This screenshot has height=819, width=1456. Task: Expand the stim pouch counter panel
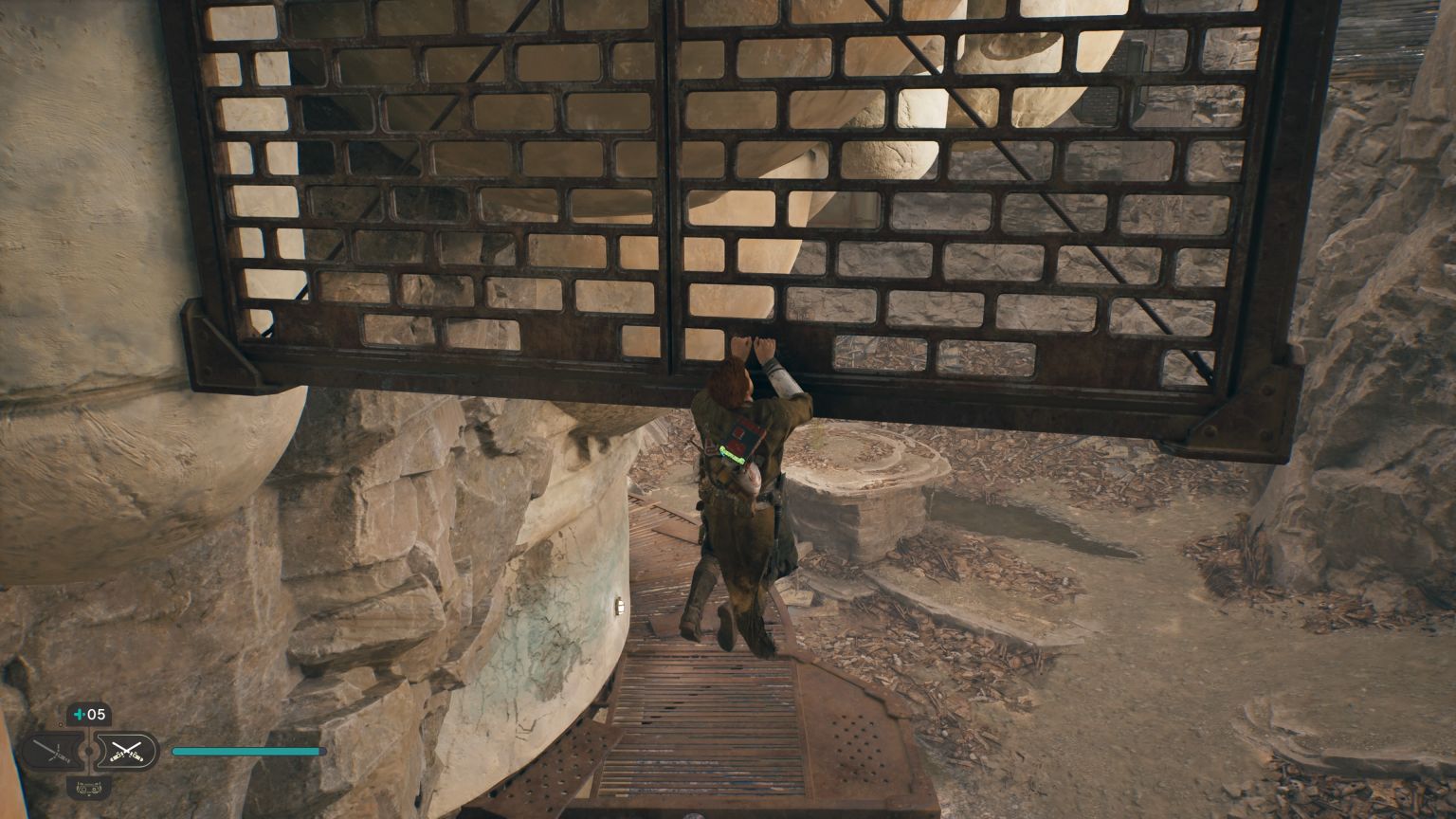90,714
